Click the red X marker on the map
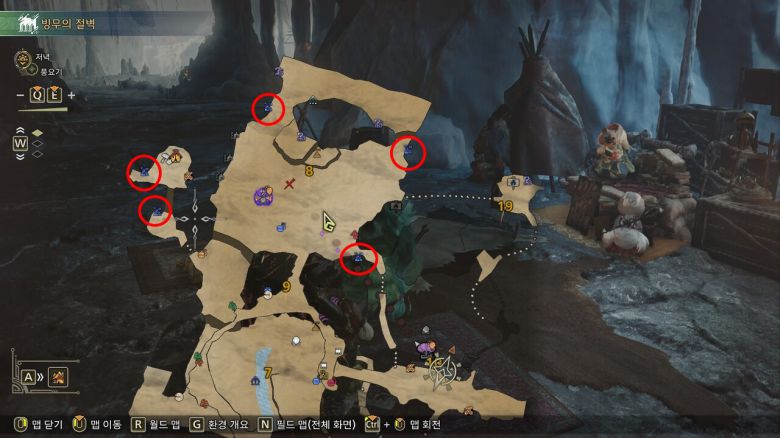Screen dimensions: 780x438 (x=290, y=183)
